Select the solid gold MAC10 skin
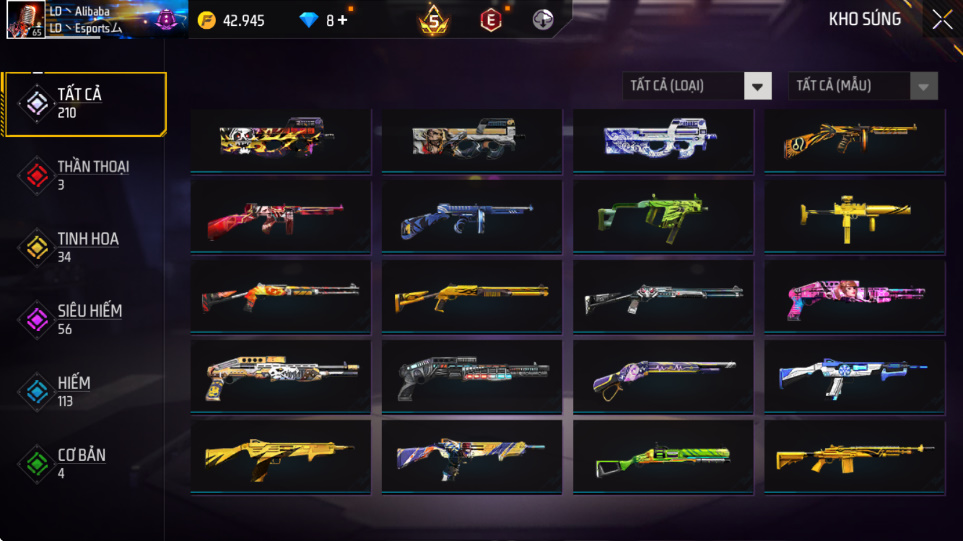 854,213
